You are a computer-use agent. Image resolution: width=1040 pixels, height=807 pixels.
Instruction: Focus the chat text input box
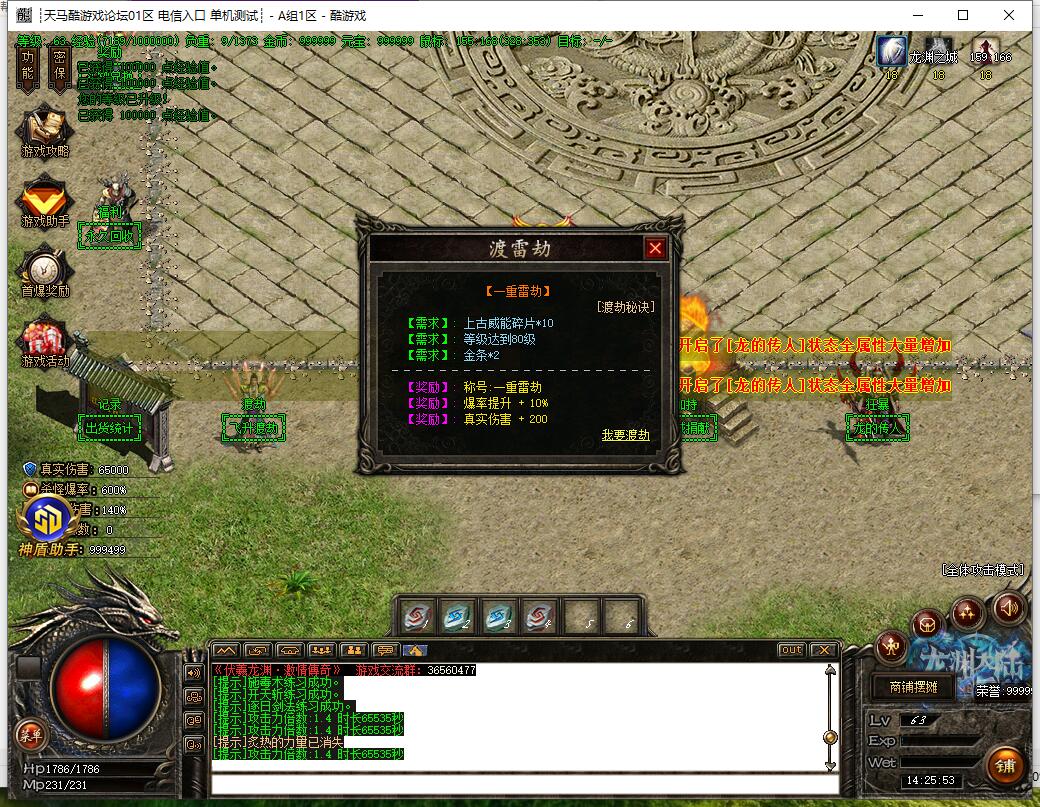520,783
